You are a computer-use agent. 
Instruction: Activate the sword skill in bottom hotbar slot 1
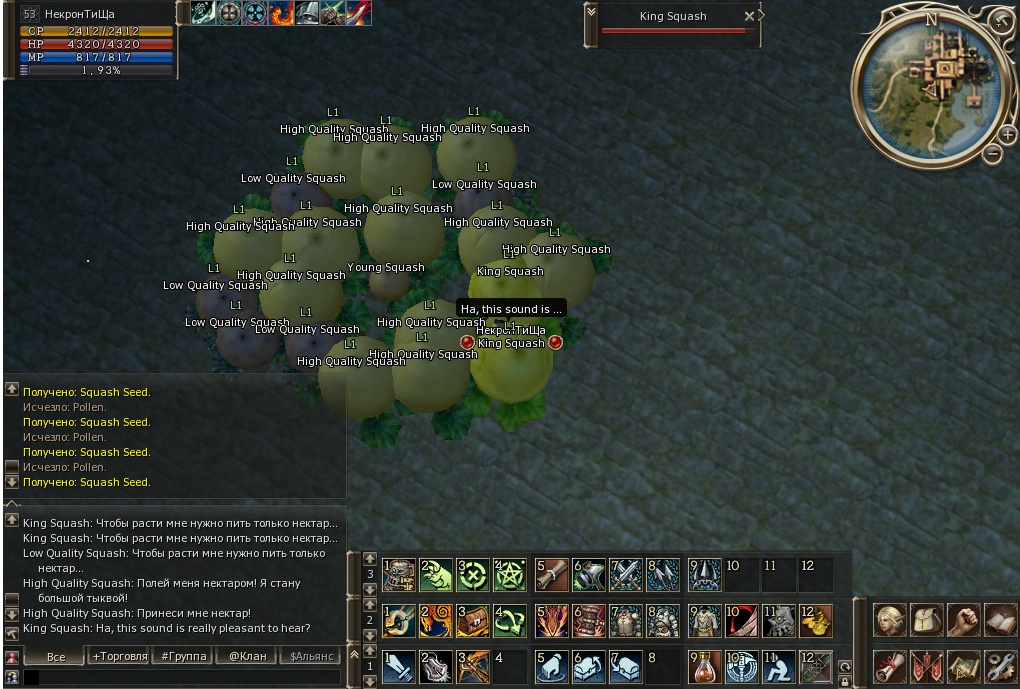pos(398,666)
